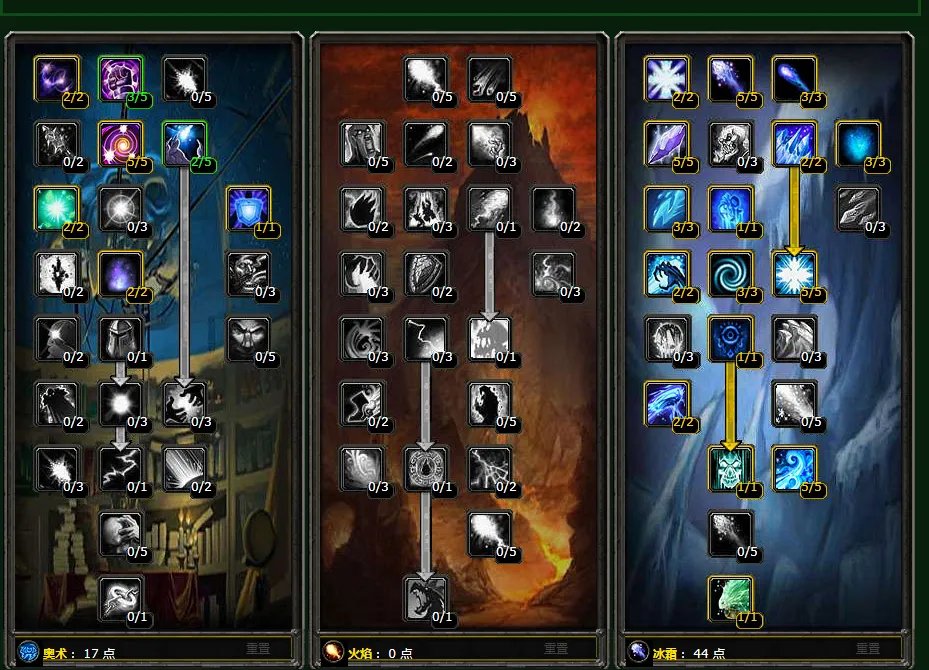Select the purple spiral talent at 5/5
Image resolution: width=929 pixels, height=670 pixels.
(x=120, y=143)
